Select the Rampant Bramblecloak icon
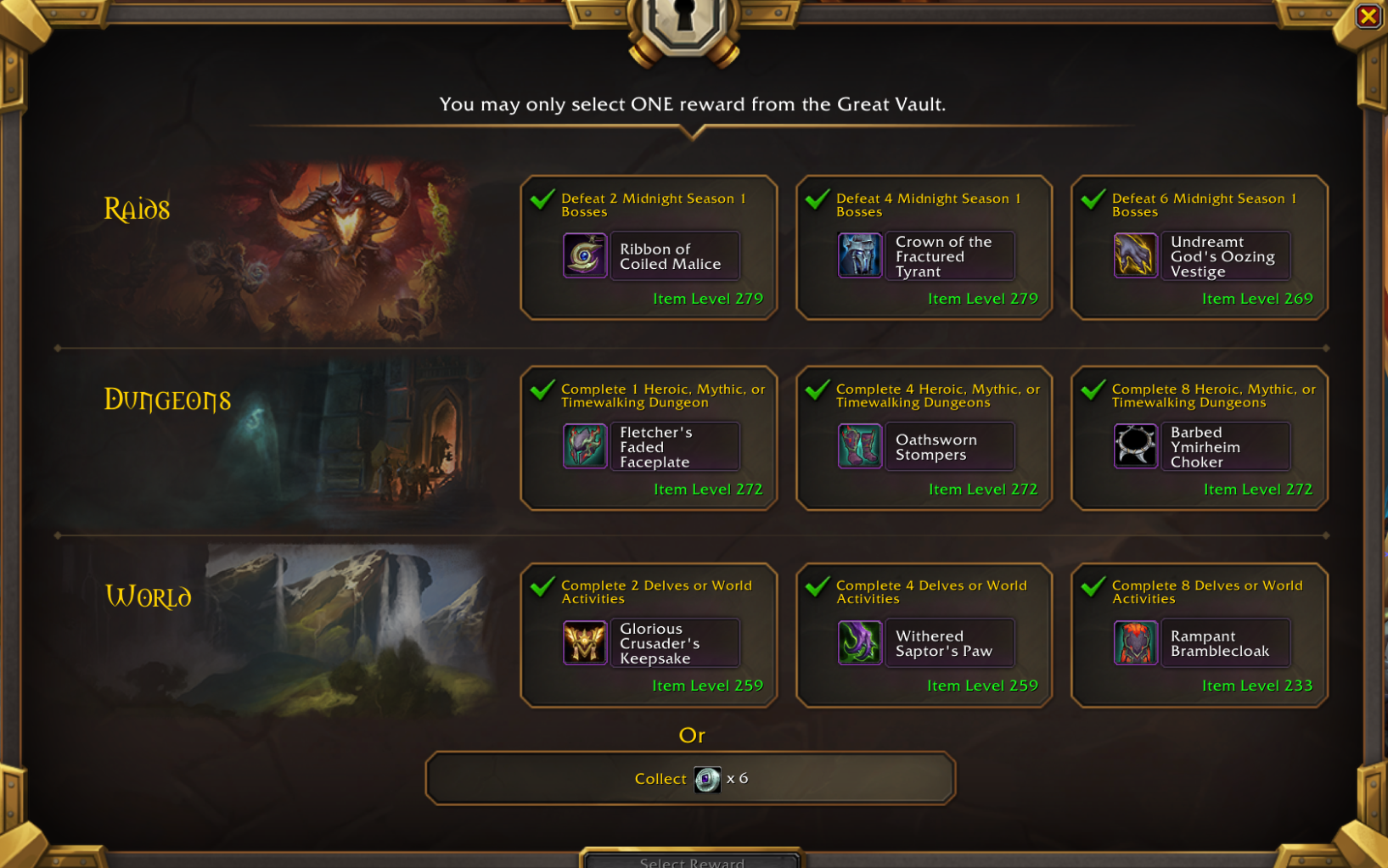This screenshot has width=1388, height=868. (x=1135, y=642)
